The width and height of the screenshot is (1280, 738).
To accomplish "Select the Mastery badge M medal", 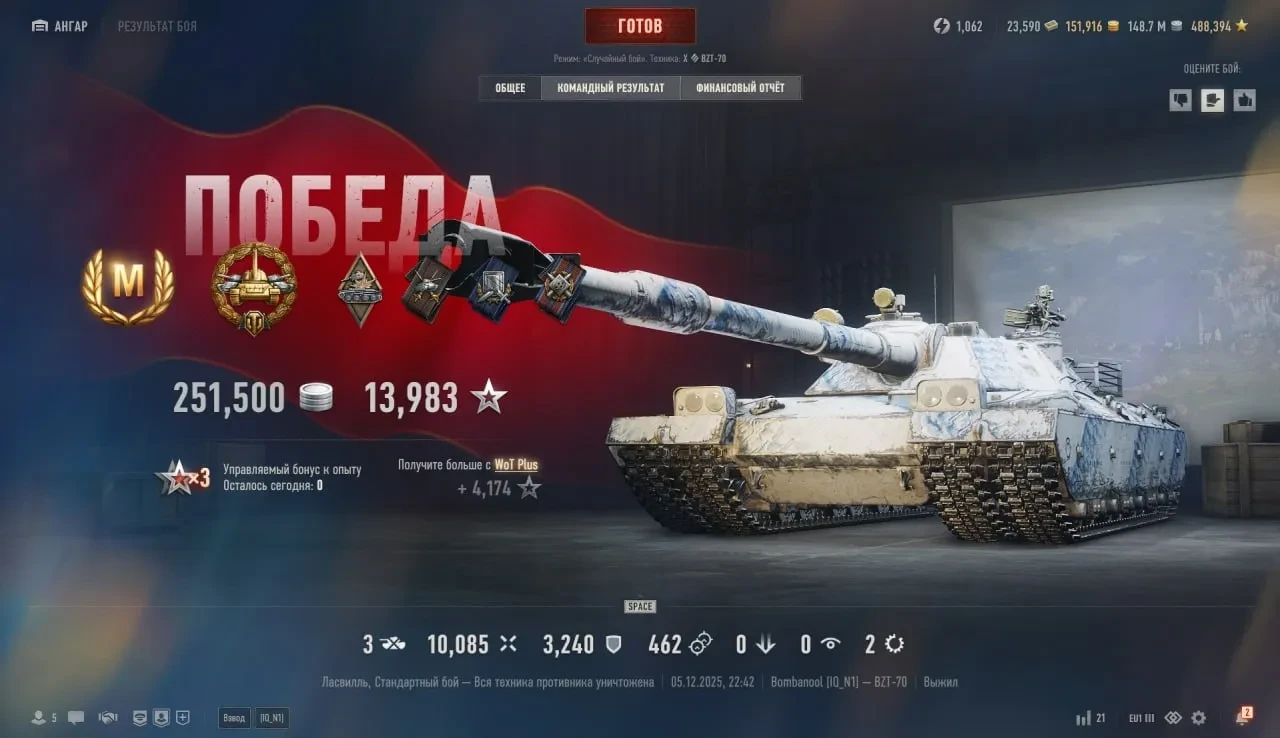I will (127, 286).
